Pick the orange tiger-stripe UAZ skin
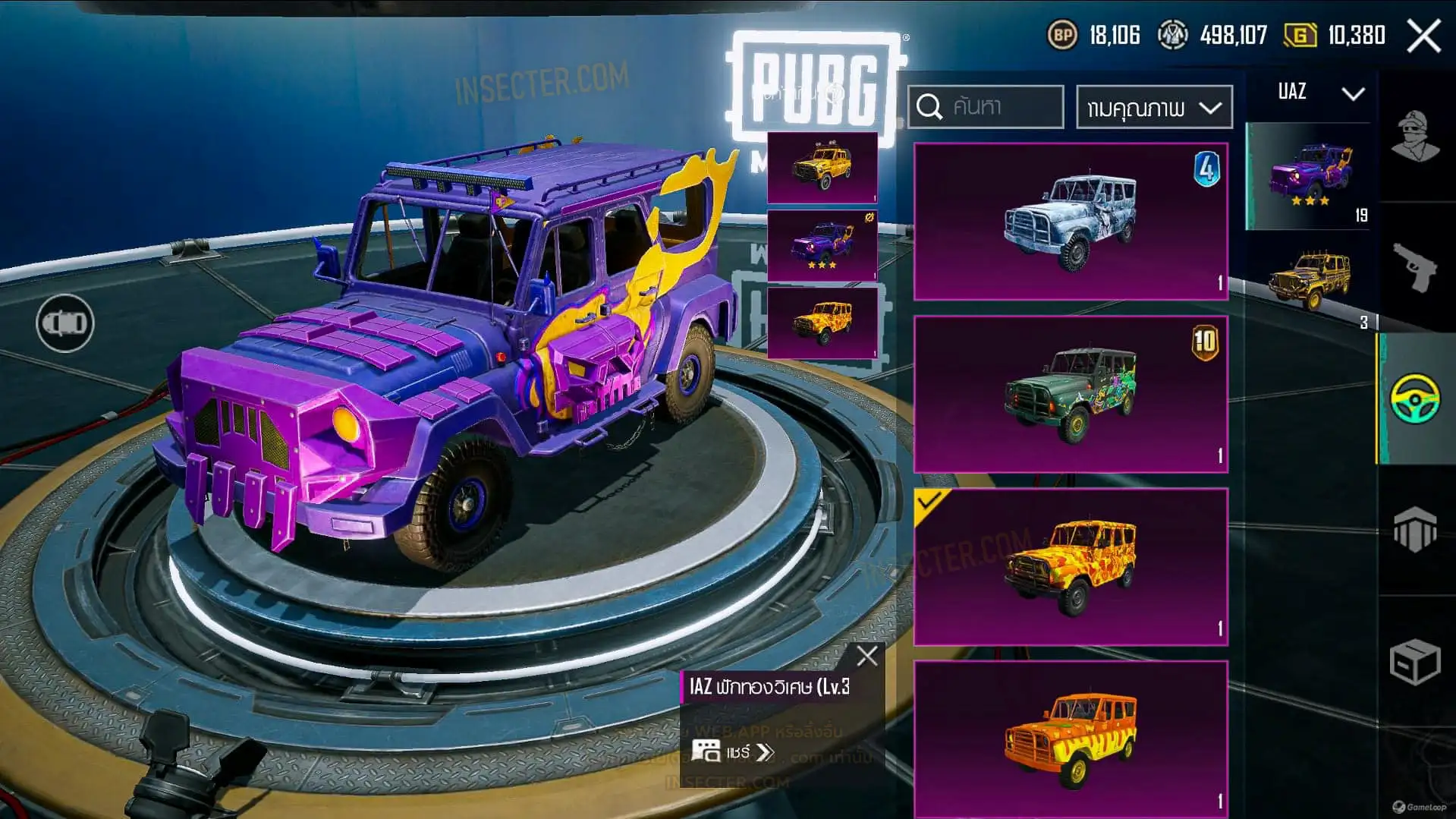1456x819 pixels. tap(1070, 738)
